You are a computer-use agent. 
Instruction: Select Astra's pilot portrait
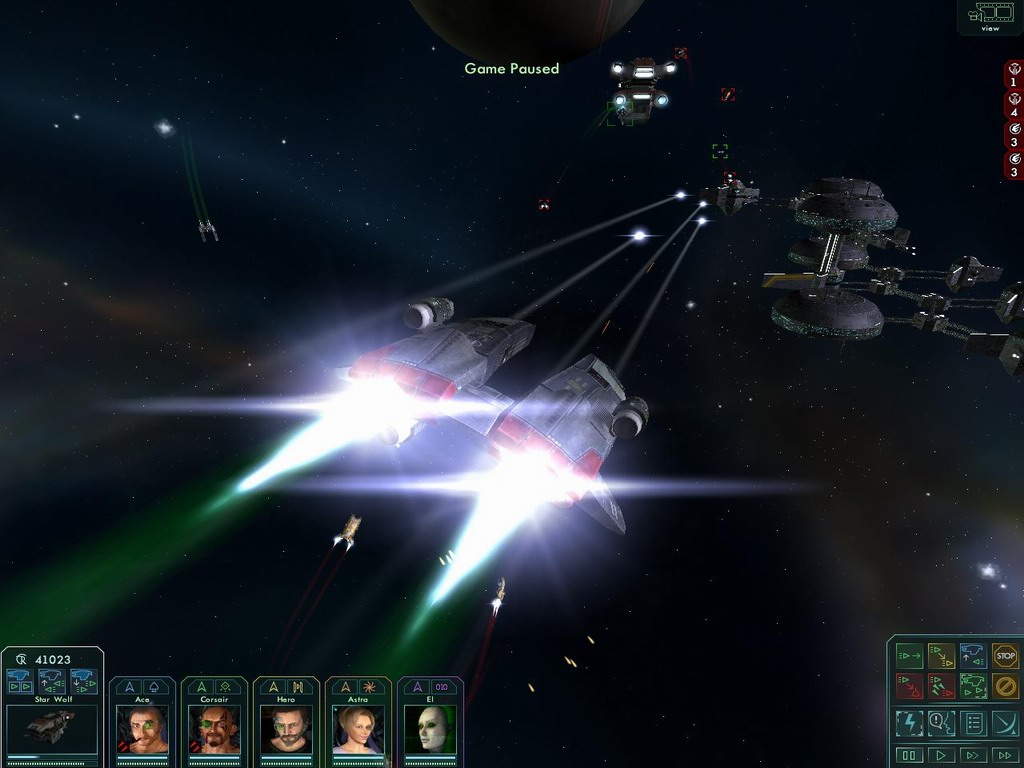(358, 728)
